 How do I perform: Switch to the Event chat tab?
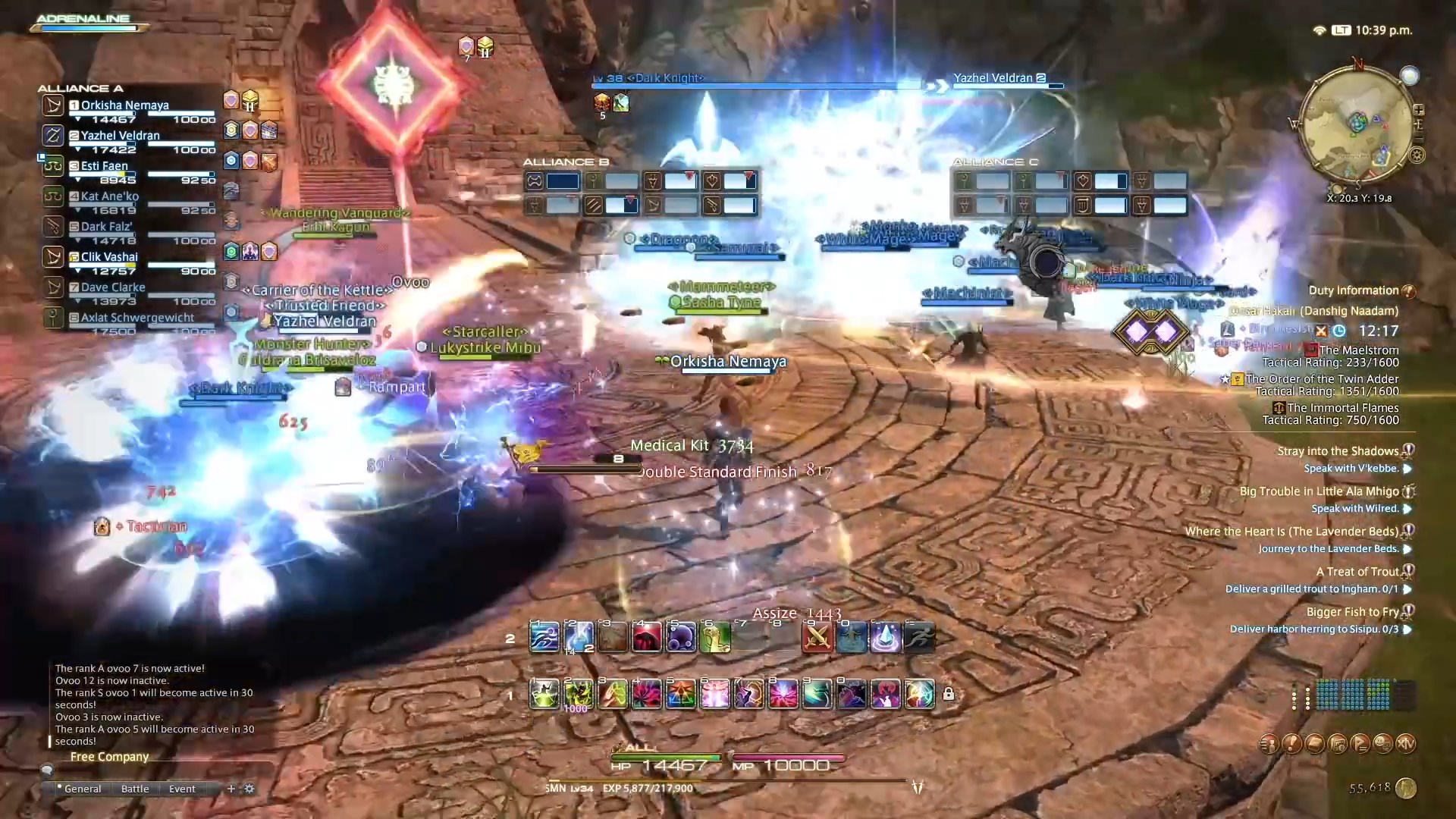click(181, 789)
